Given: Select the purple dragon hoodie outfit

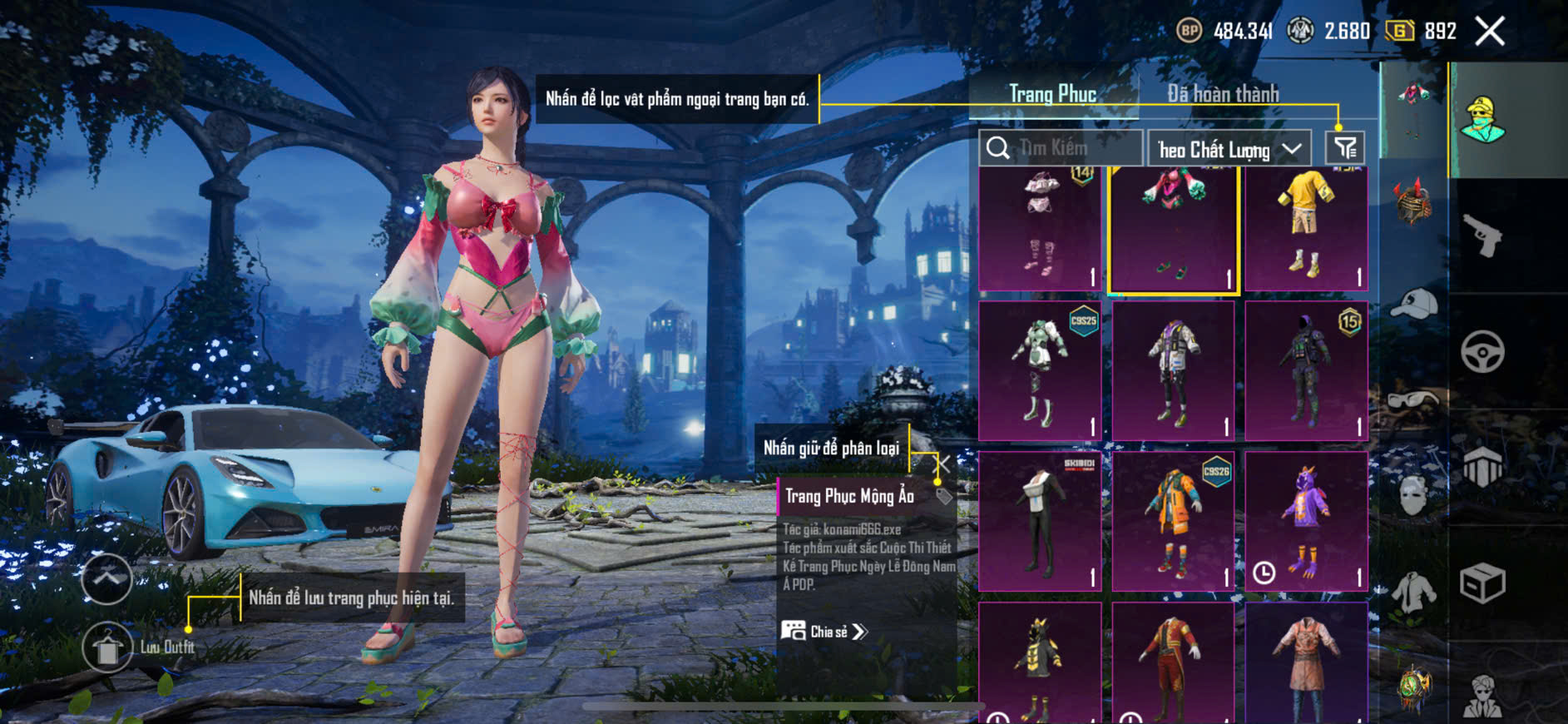Looking at the screenshot, I should (1306, 521).
